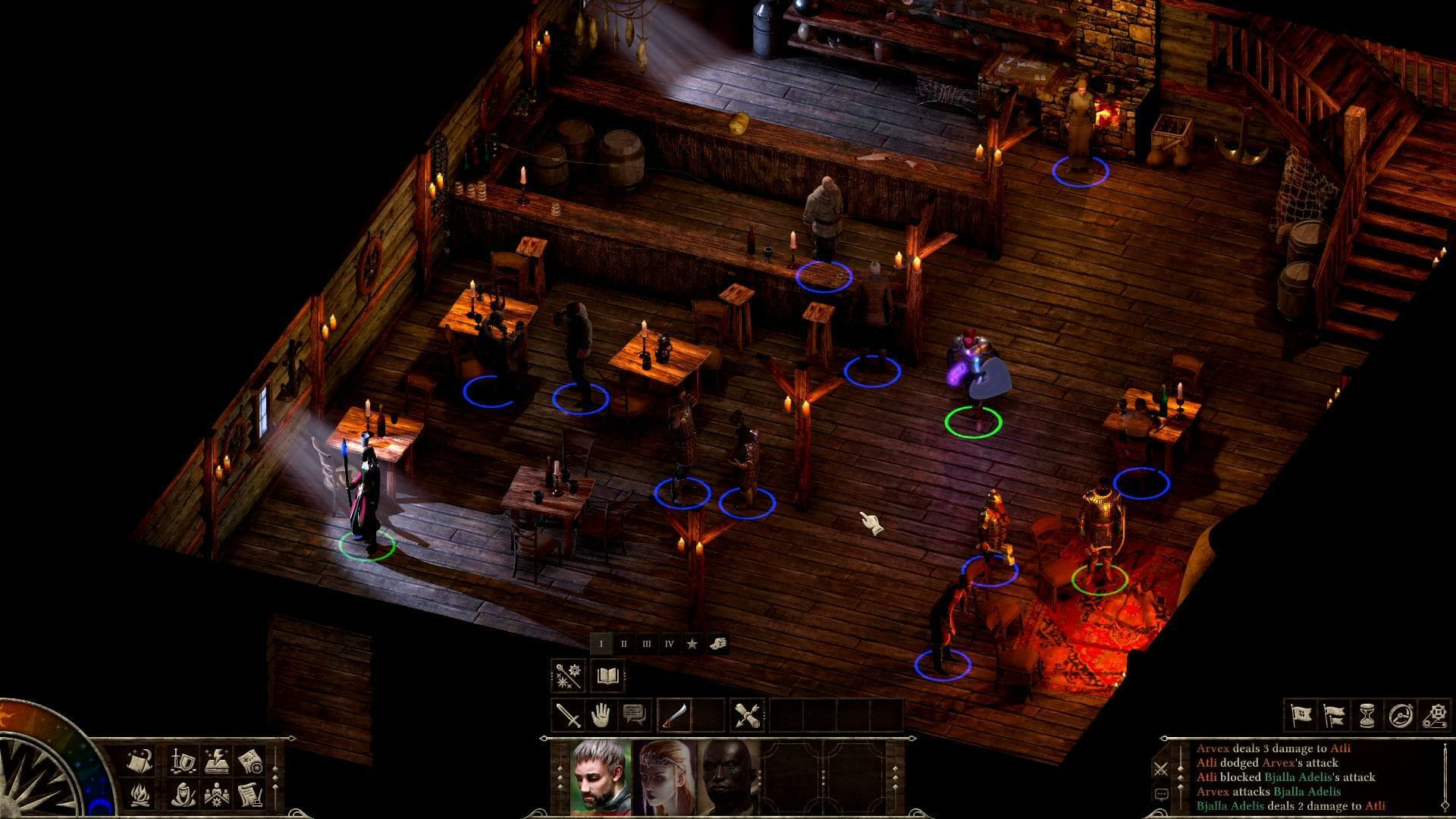The width and height of the screenshot is (1456, 819).
Task: Activate the stealth hooded-figure icon
Action: point(184,796)
